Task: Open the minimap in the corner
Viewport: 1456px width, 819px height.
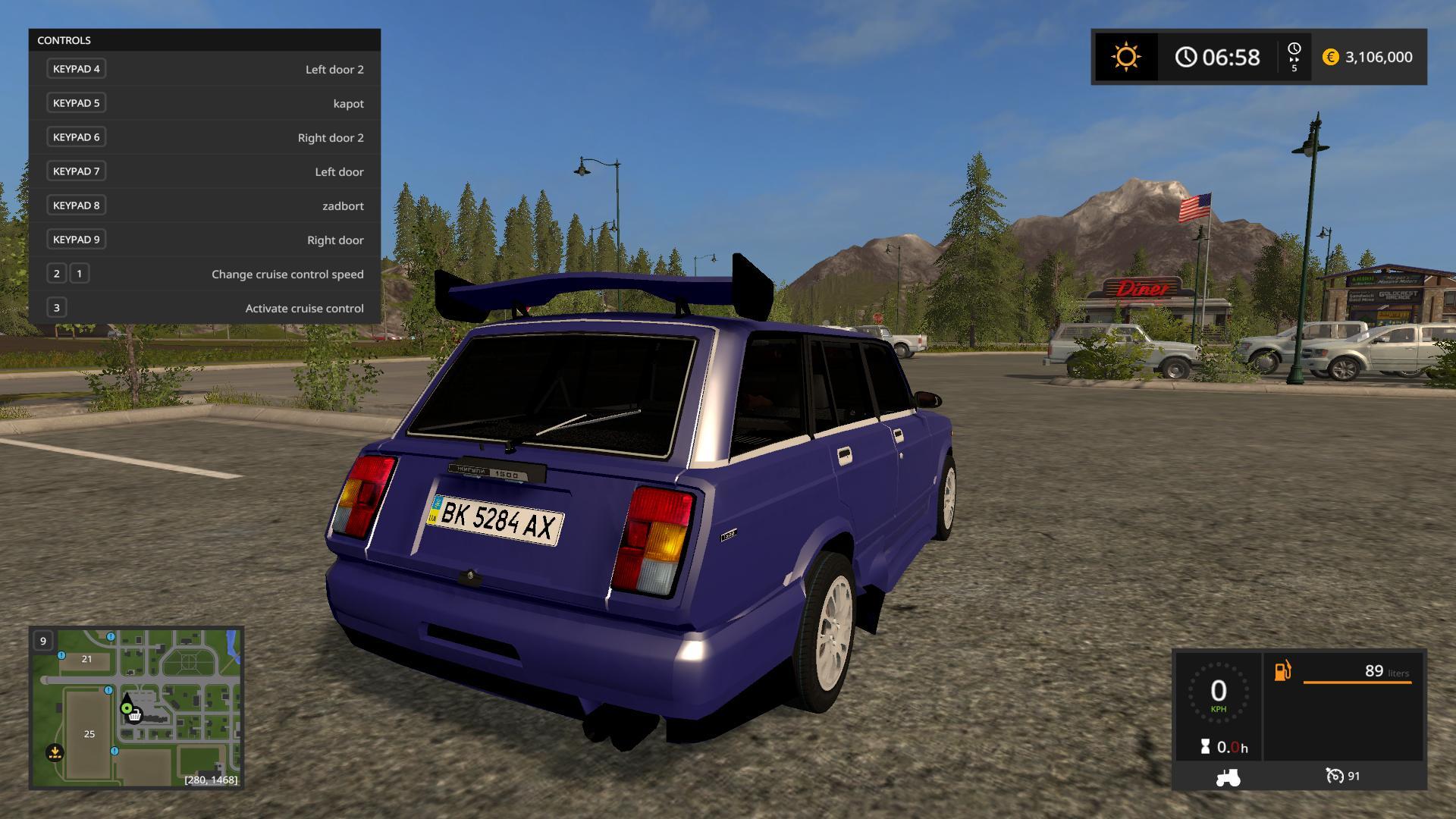Action: (136, 707)
